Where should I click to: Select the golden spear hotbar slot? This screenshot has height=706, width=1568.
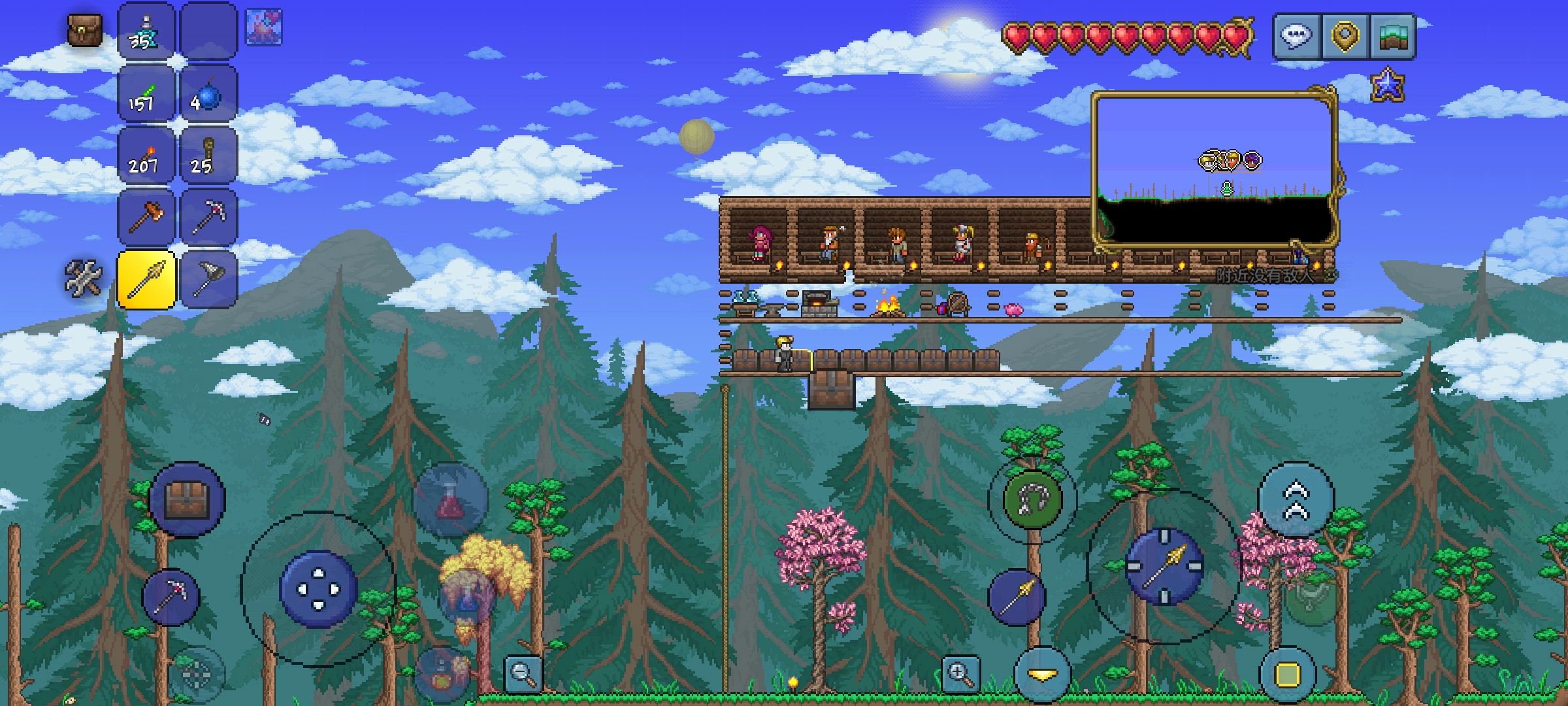click(x=145, y=280)
